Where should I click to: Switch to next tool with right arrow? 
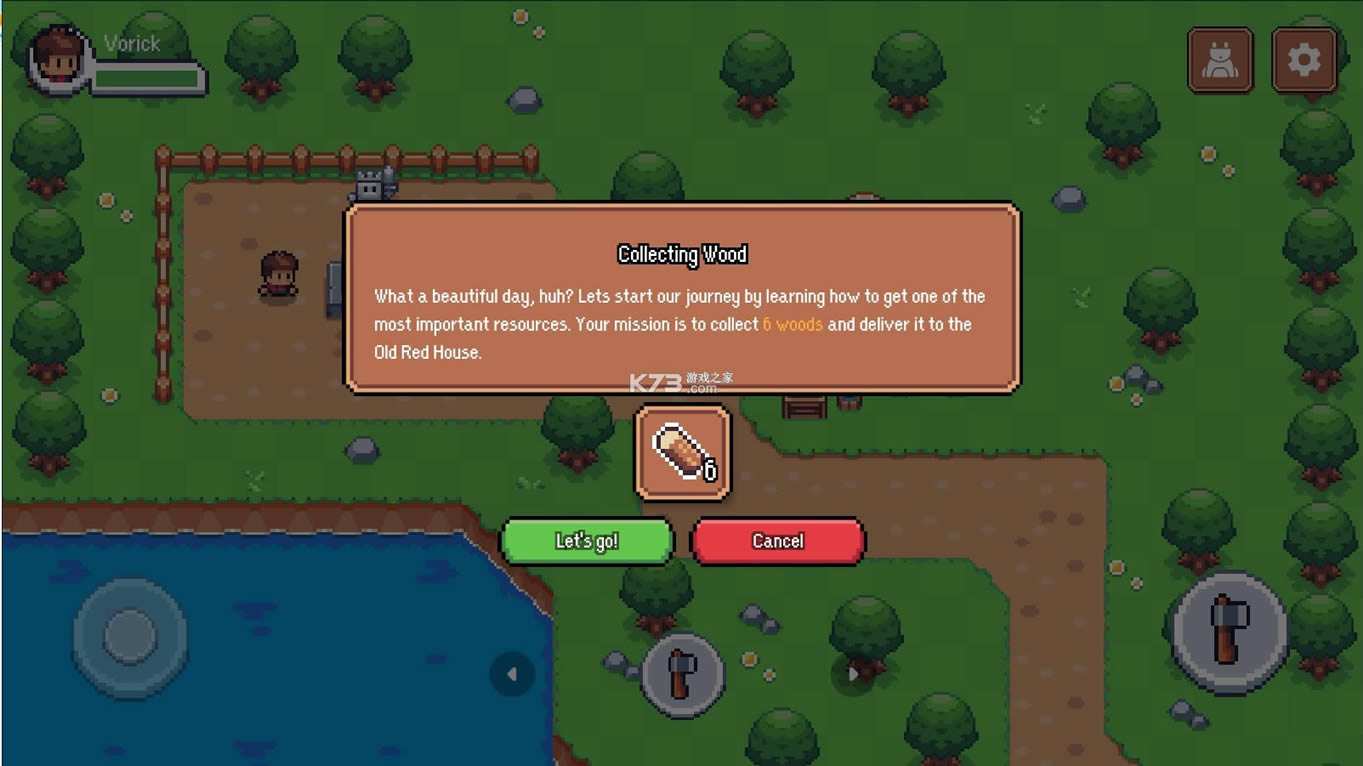(852, 674)
